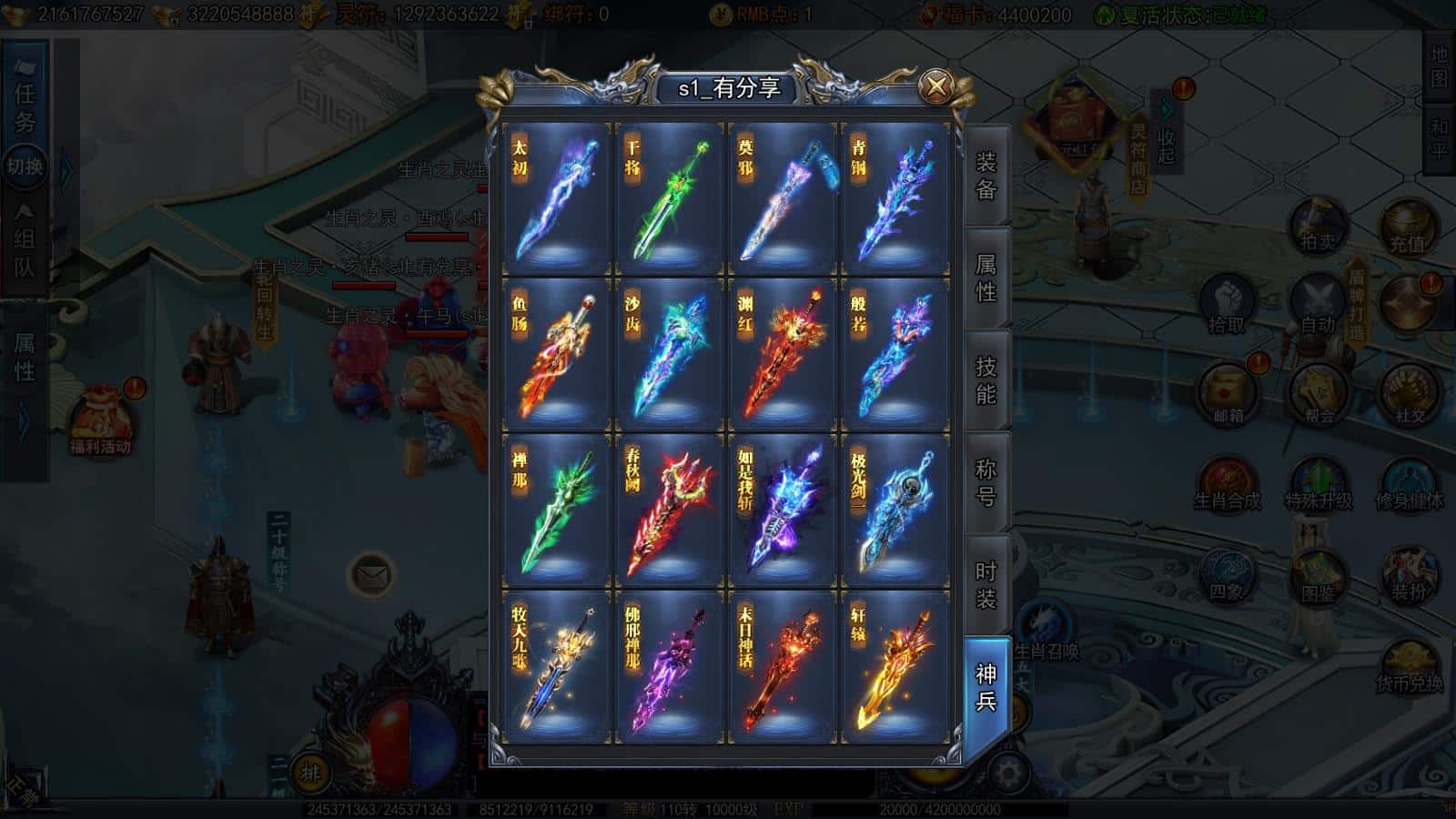Open the 称号 tab

[986, 482]
